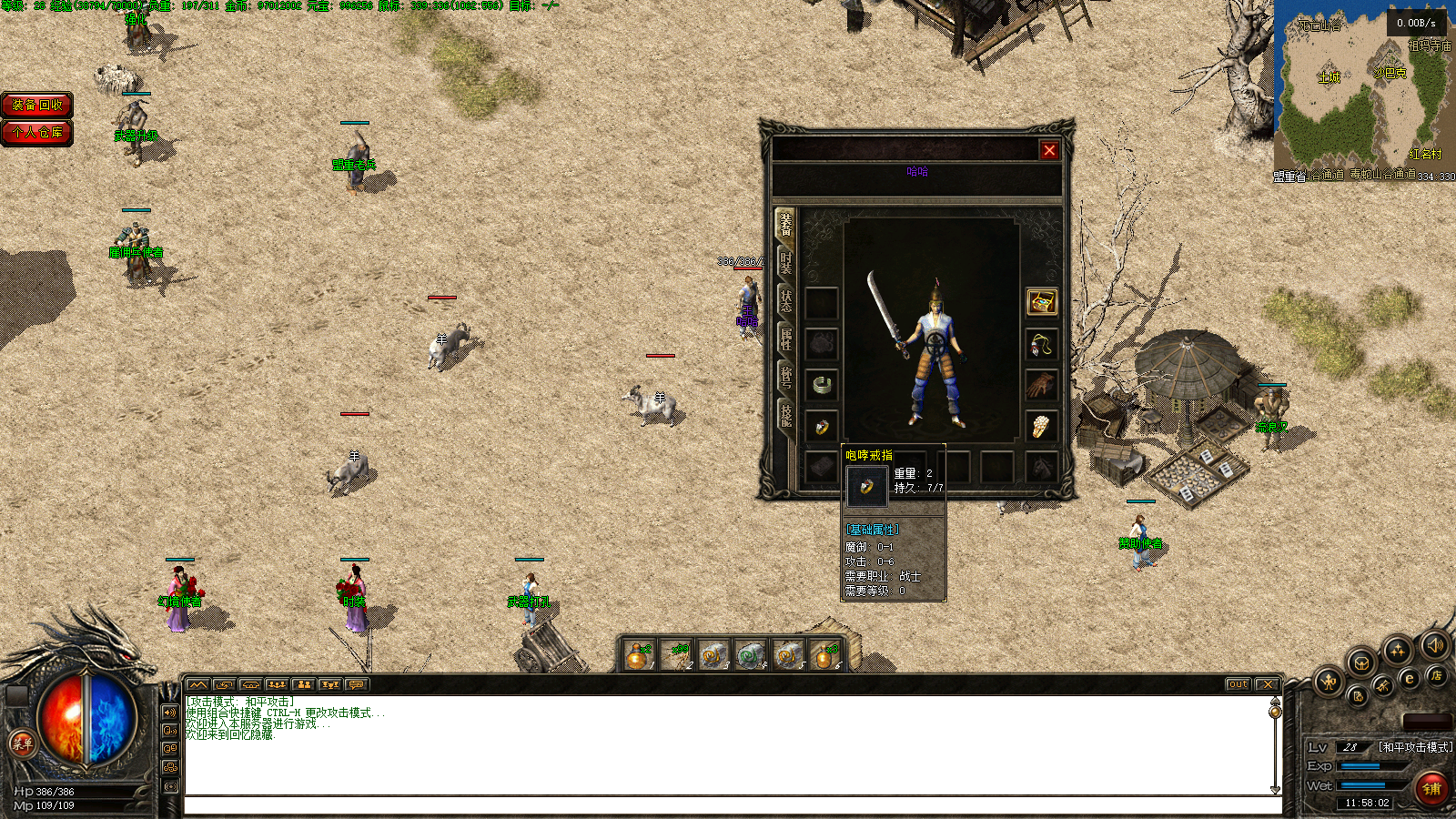Select the equipped brown gloves slot
Viewport: 1456px width, 819px height.
tap(1041, 384)
